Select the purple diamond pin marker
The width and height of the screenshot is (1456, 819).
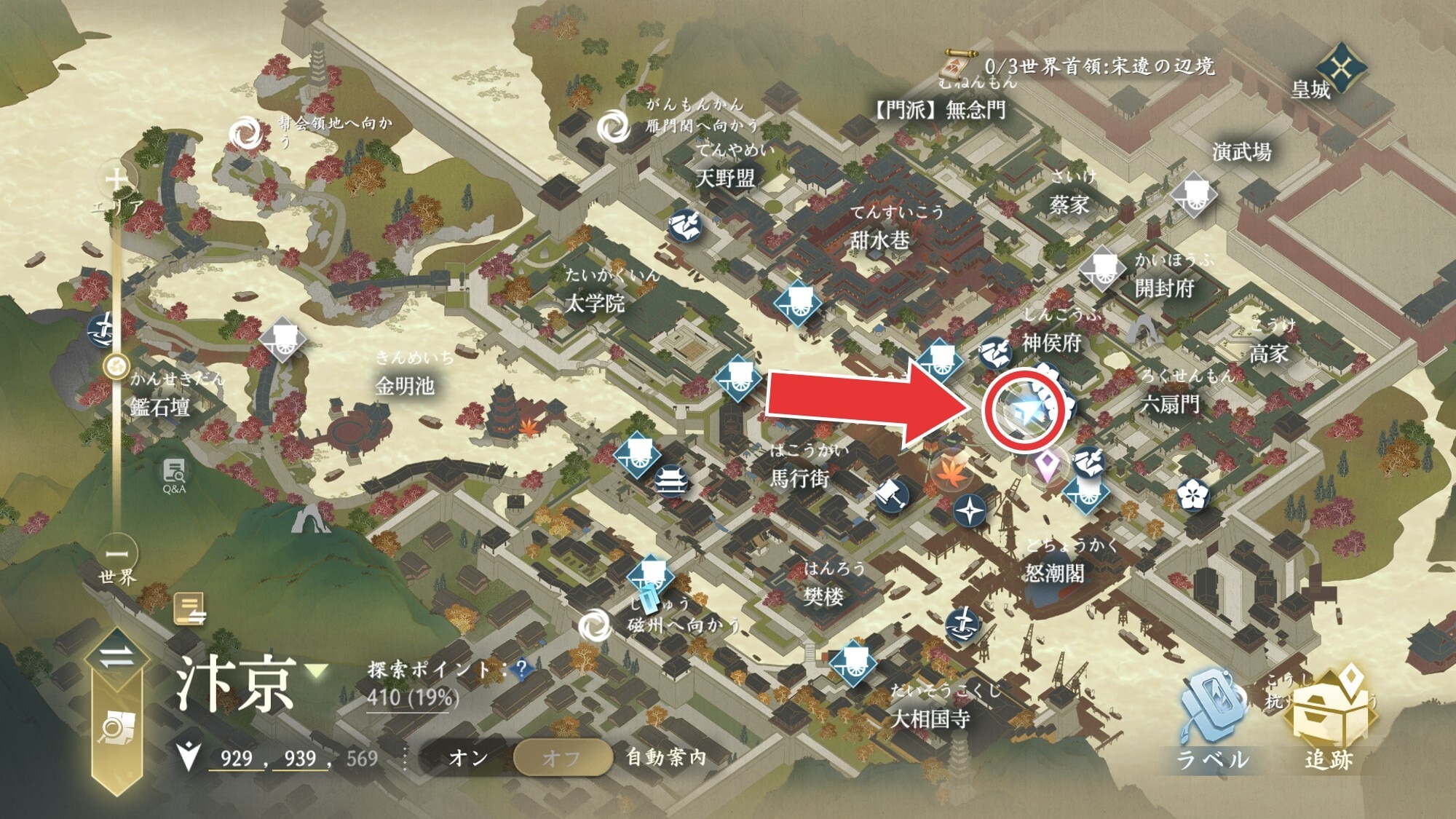(1047, 466)
